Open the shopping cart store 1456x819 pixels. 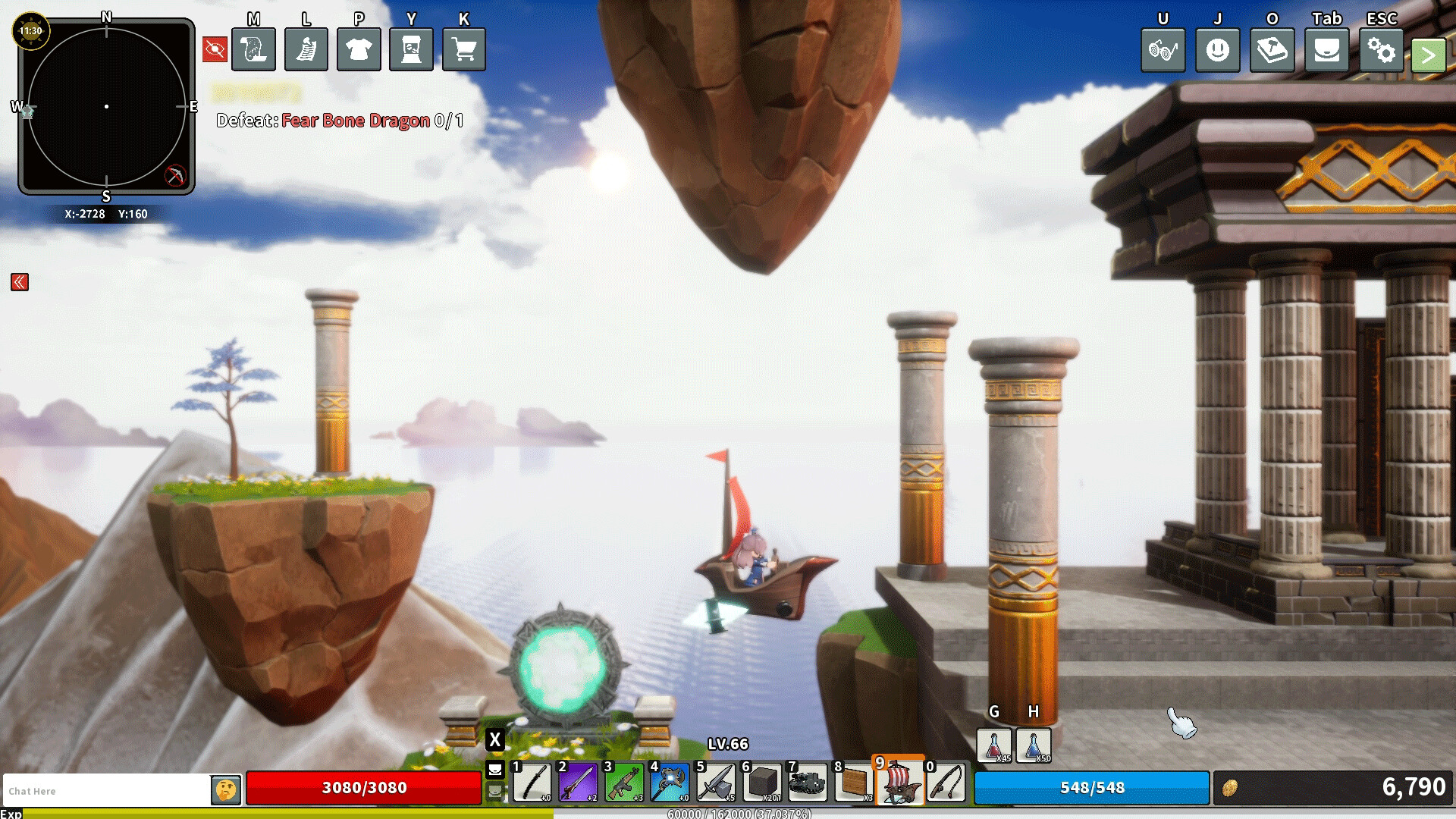pos(463,50)
